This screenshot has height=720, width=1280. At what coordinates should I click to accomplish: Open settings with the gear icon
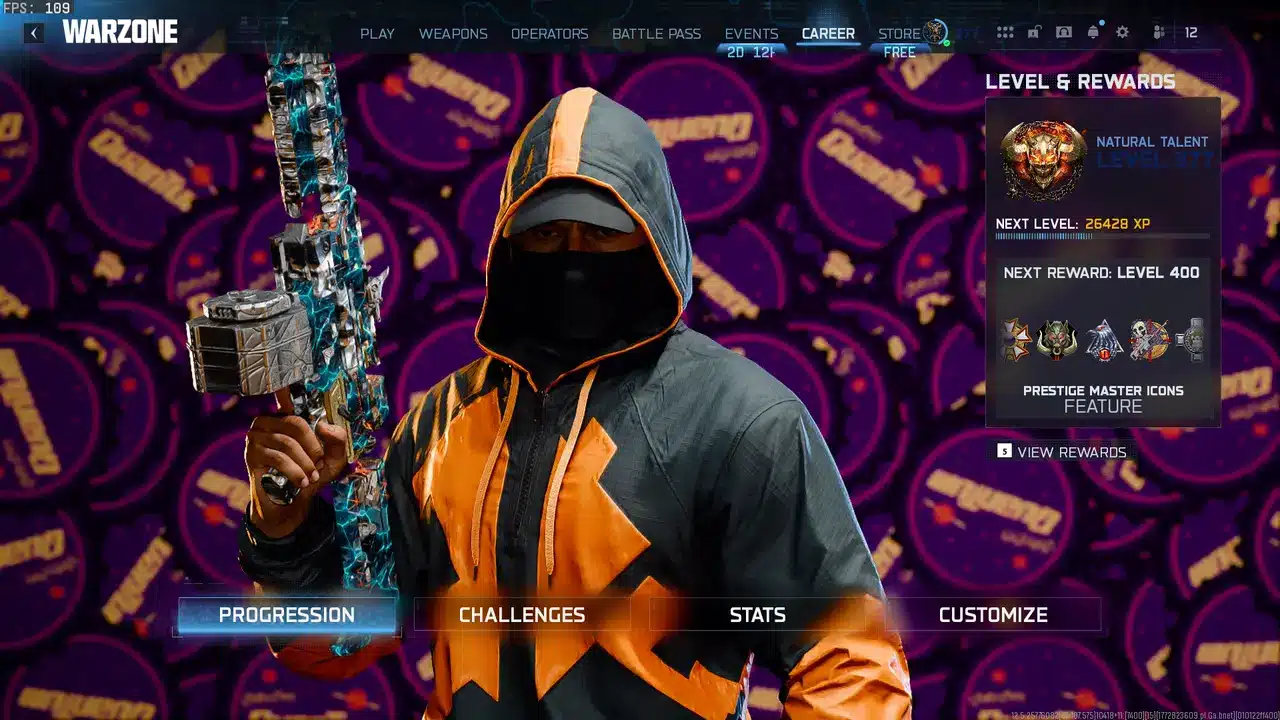[x=1122, y=33]
